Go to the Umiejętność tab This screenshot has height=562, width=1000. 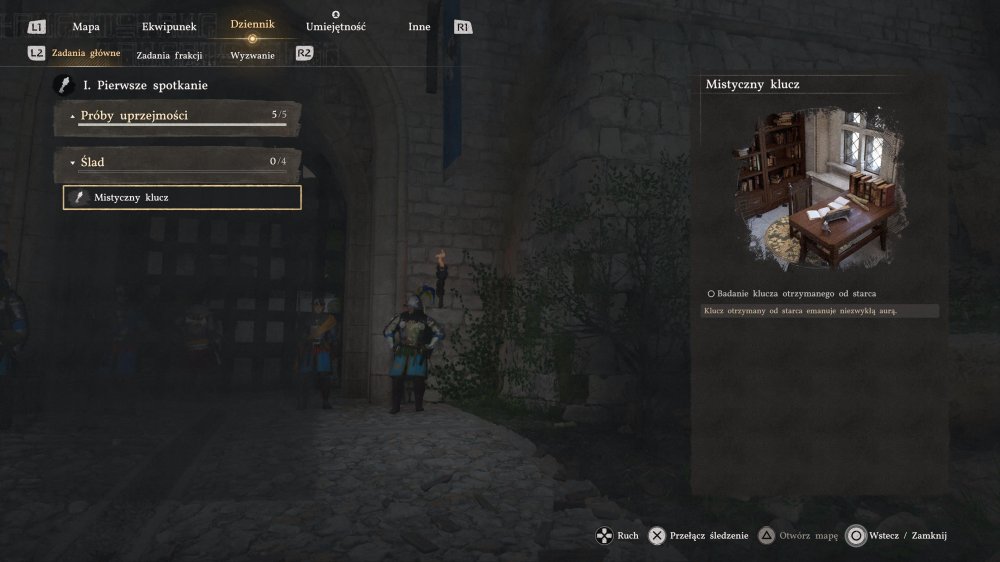click(336, 27)
